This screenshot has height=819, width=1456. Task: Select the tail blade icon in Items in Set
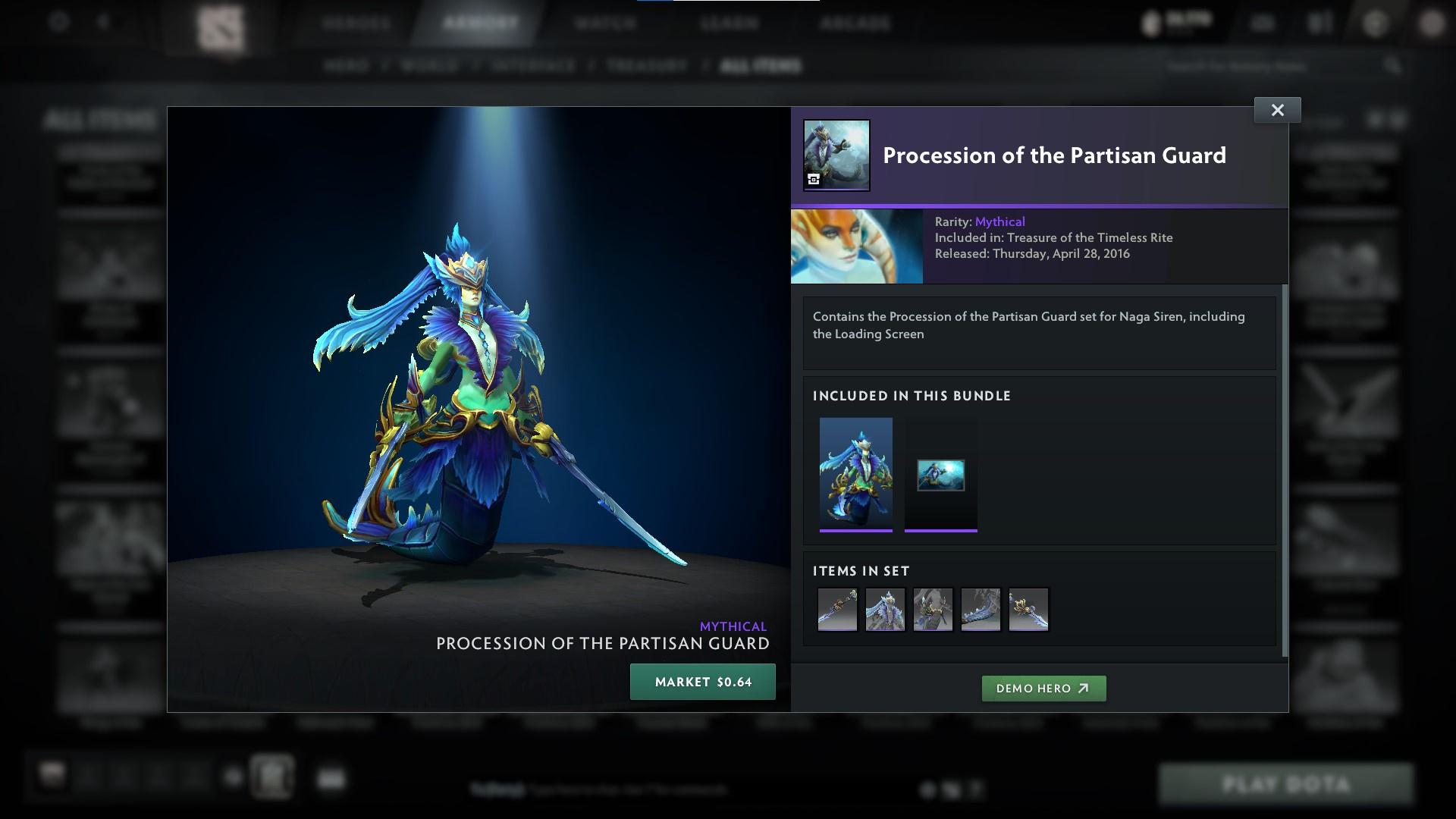981,609
